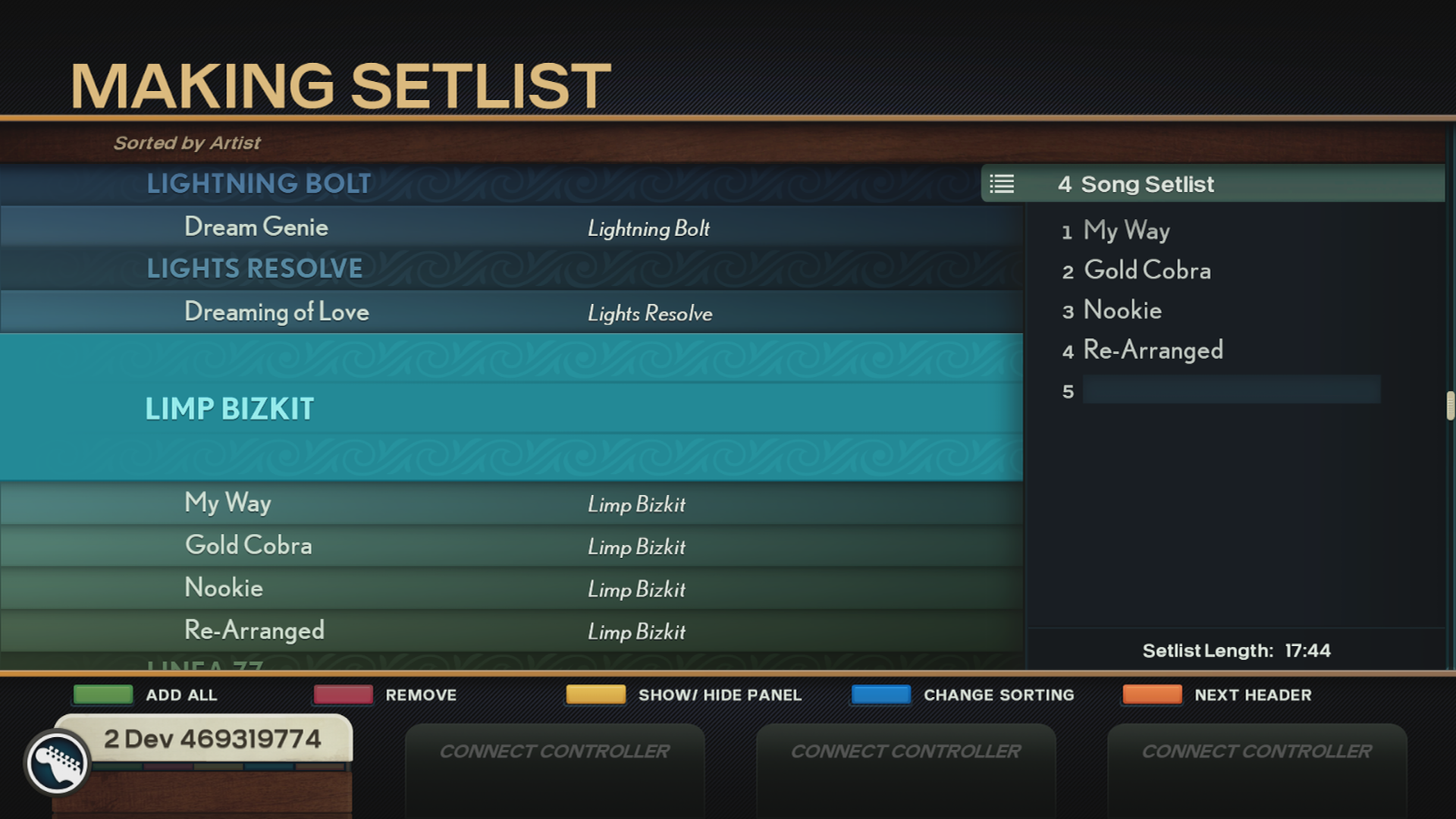Collapse the LIGHTNING BOLT artist header
This screenshot has width=1456, height=819.
259,183
